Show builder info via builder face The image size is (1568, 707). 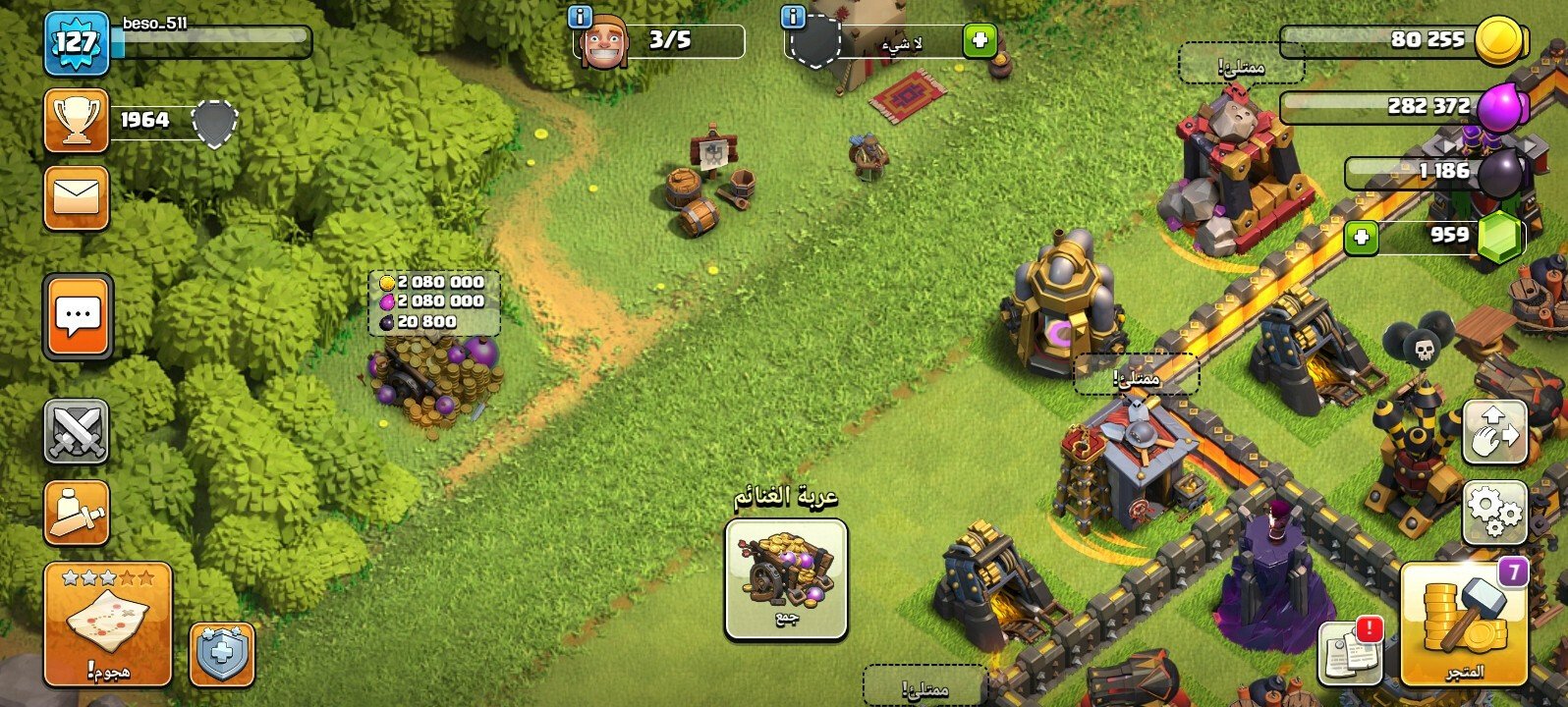(x=603, y=43)
